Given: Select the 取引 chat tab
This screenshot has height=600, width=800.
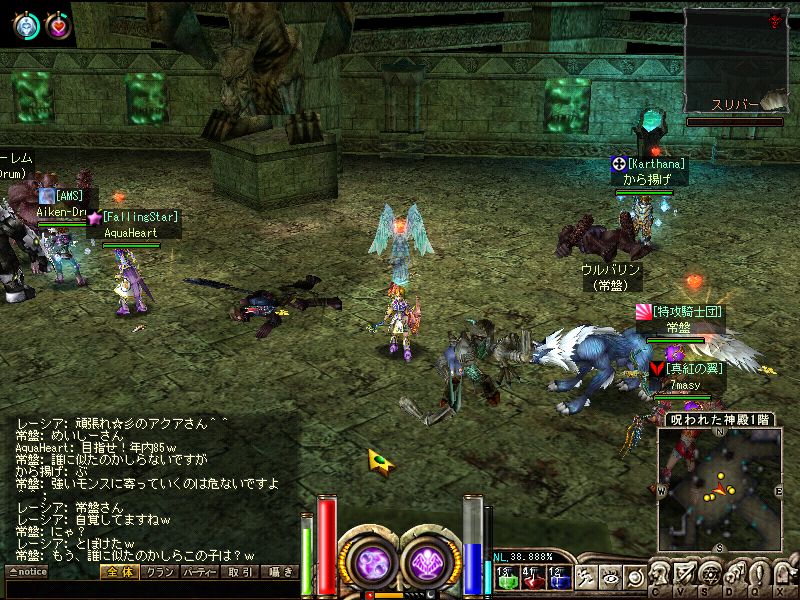Looking at the screenshot, I should tap(238, 572).
